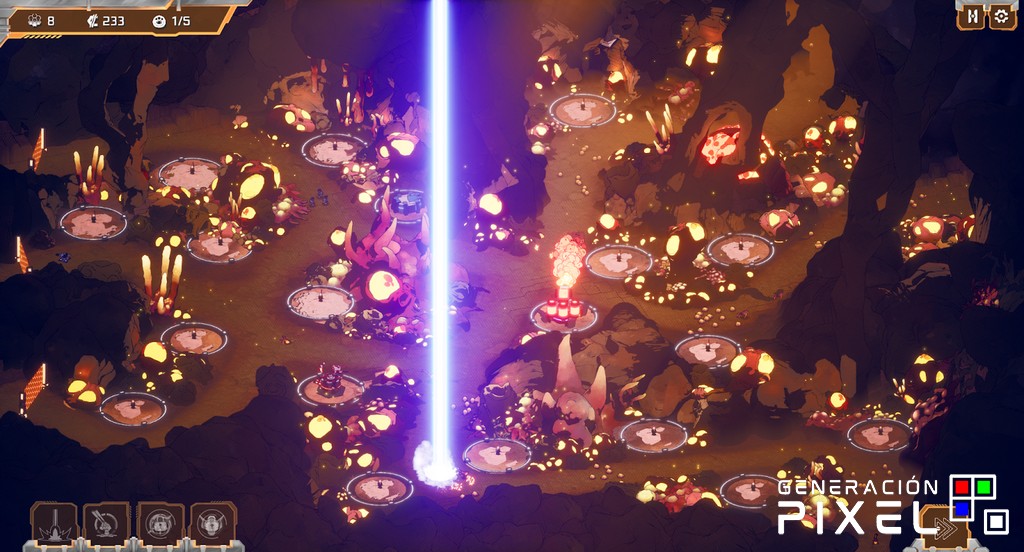The height and width of the screenshot is (552, 1024).
Task: Open the settings gear menu
Action: pos(1001,16)
